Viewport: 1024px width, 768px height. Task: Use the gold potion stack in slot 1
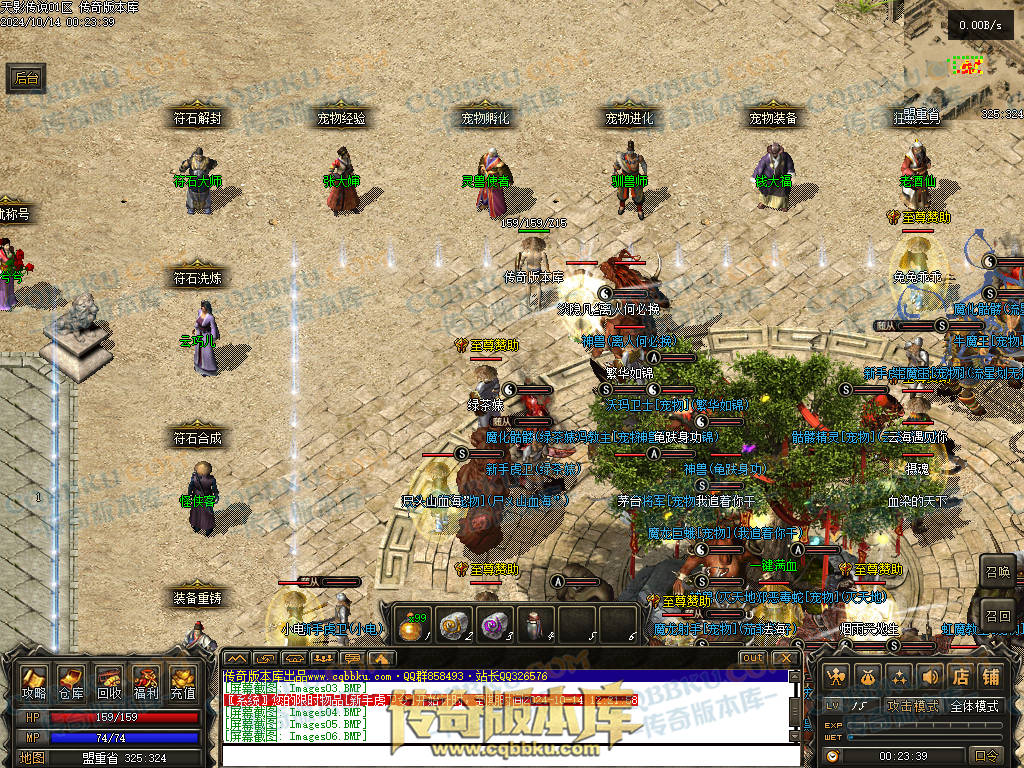pyautogui.click(x=412, y=624)
